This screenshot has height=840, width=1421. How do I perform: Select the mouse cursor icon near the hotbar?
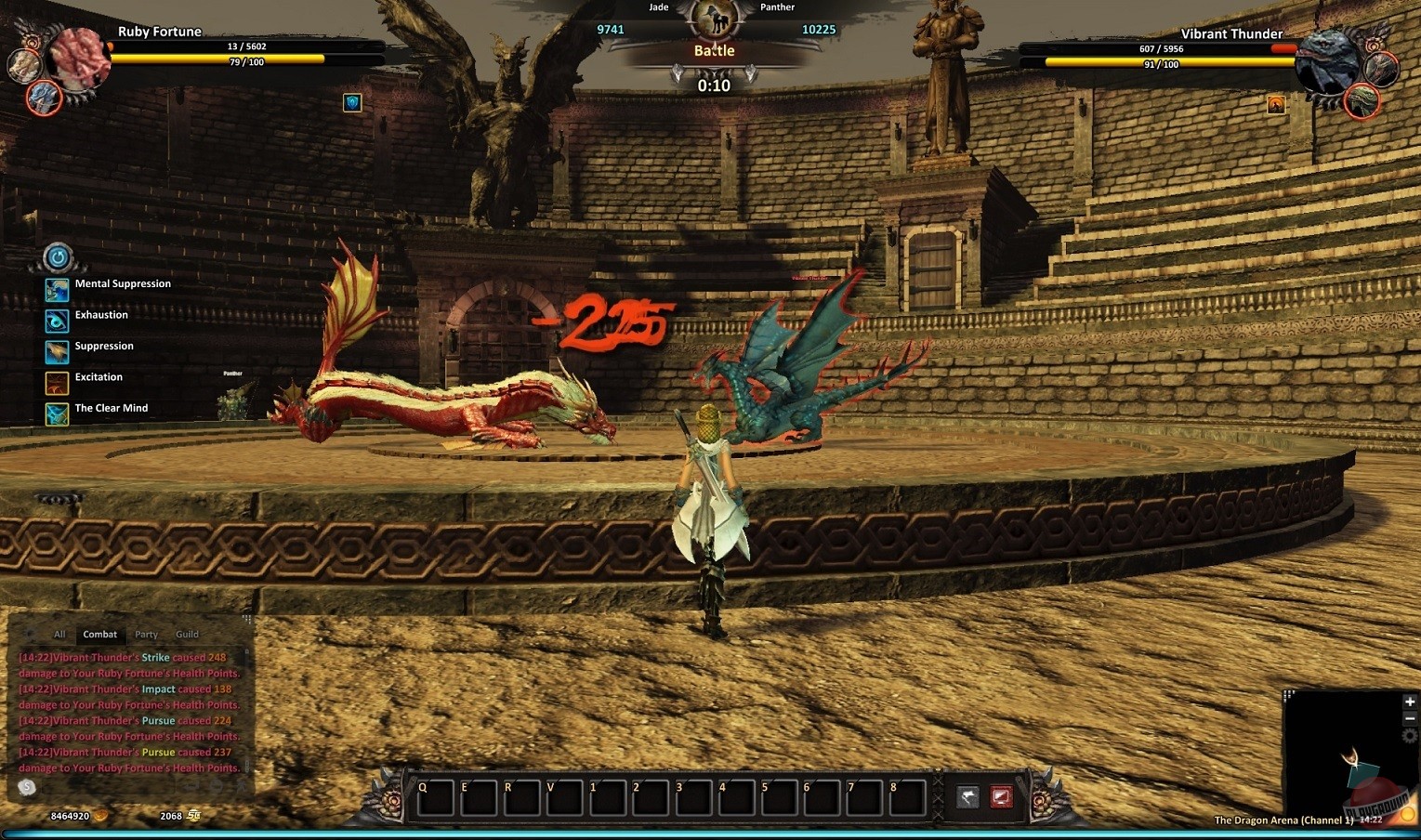(x=967, y=794)
